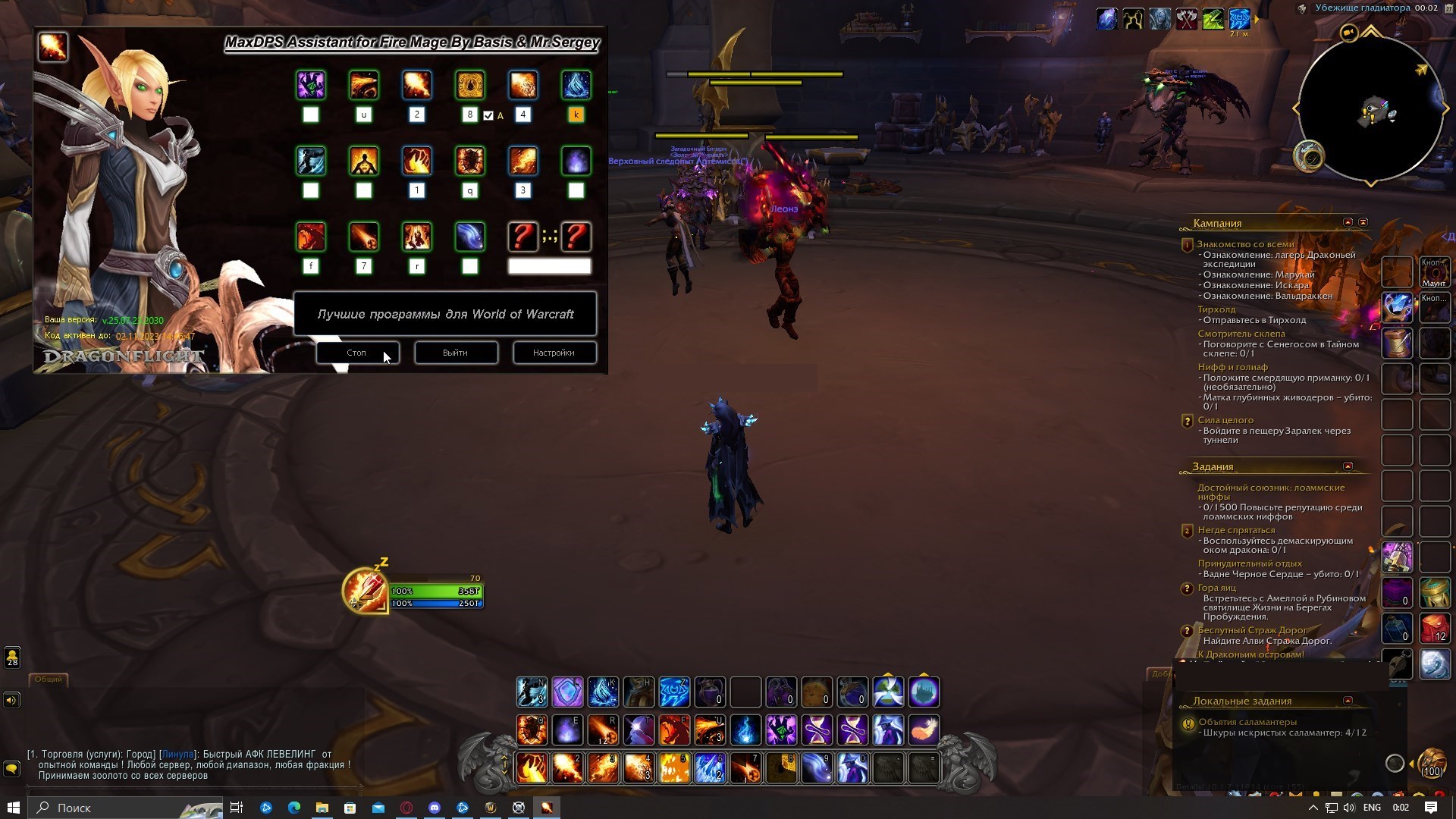
Task: Open the Гора яиц quest entry
Action: coord(1216,588)
